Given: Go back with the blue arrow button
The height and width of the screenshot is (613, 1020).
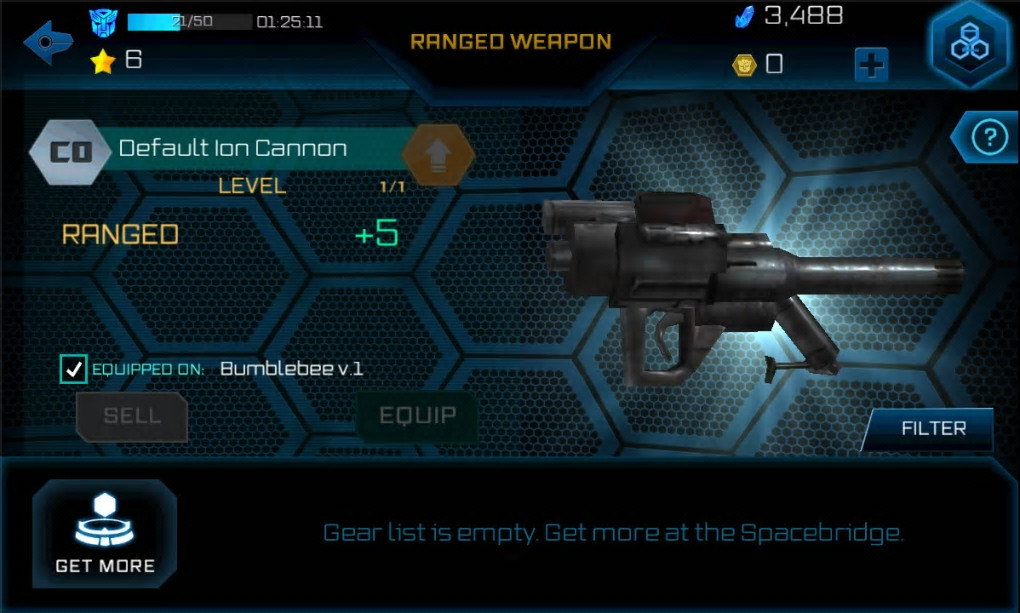Looking at the screenshot, I should pyautogui.click(x=48, y=43).
